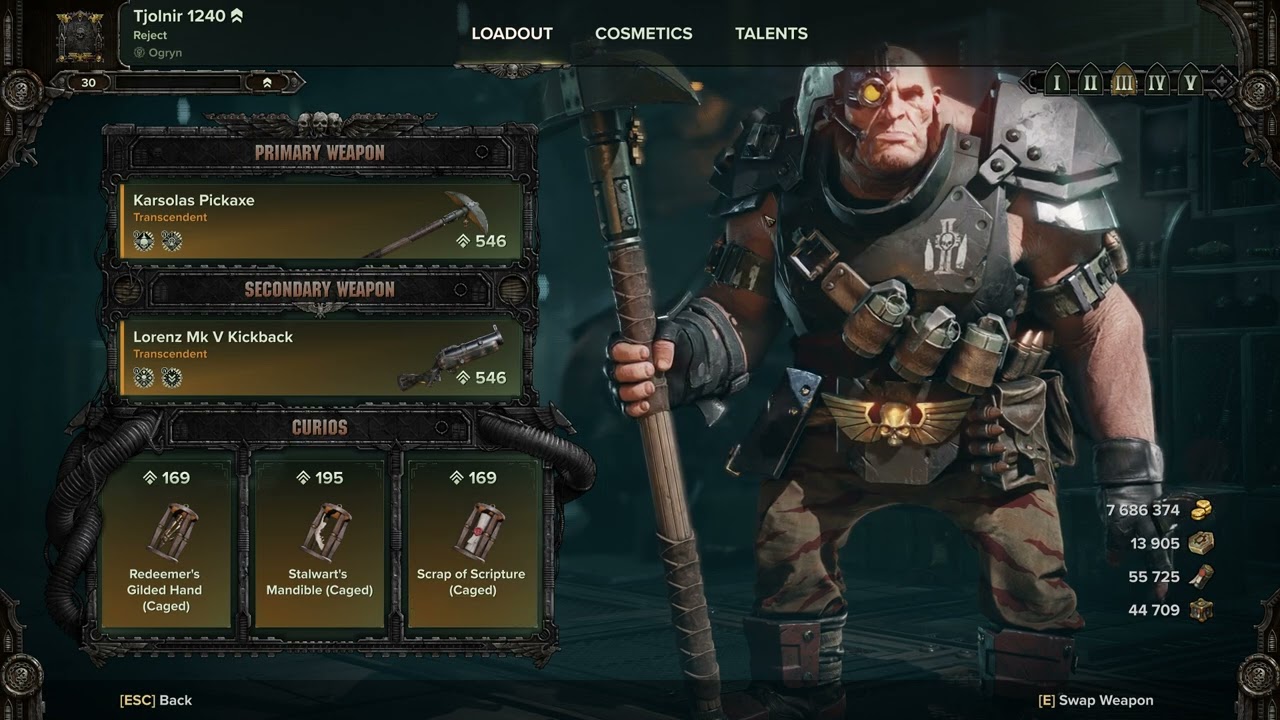Pick the Scrap of Scripture curio
Image resolution: width=1280 pixels, height=720 pixels.
[x=472, y=541]
